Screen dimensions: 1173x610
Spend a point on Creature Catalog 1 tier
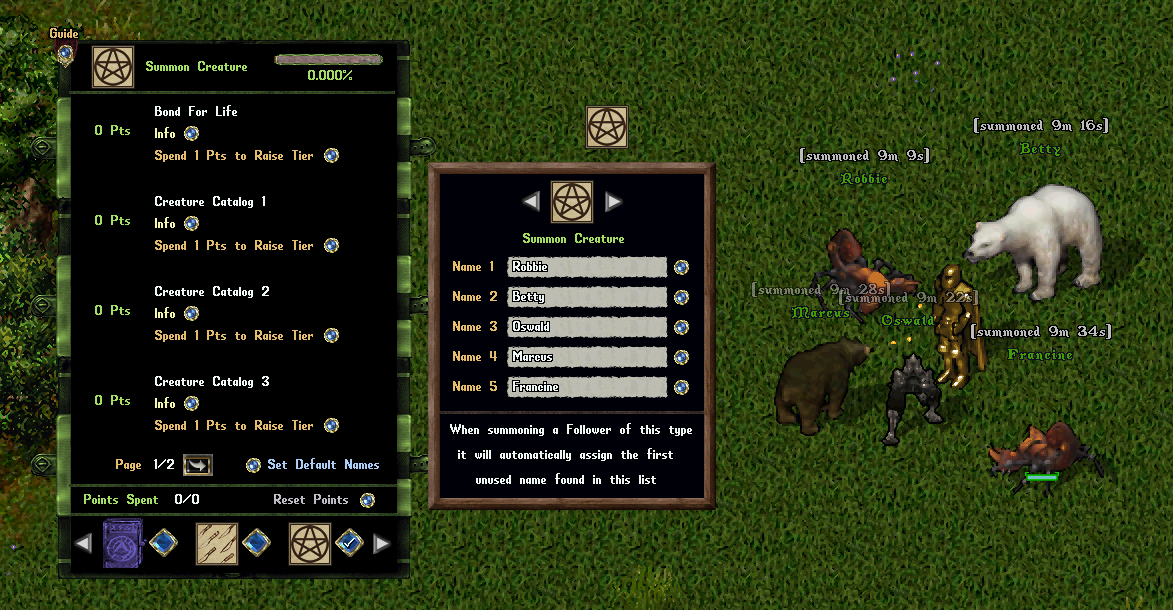[331, 246]
